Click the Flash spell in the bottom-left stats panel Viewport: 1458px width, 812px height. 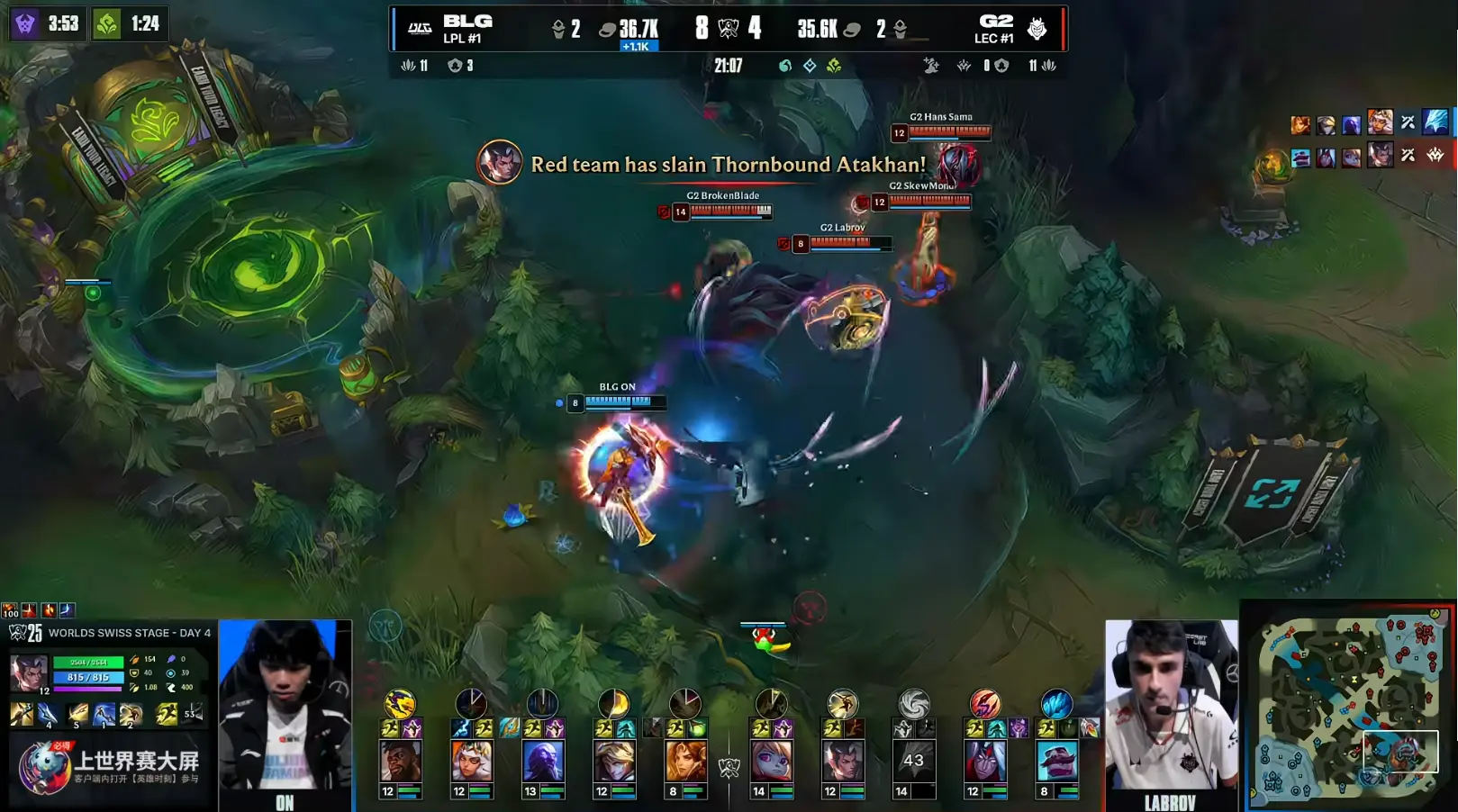[x=167, y=715]
